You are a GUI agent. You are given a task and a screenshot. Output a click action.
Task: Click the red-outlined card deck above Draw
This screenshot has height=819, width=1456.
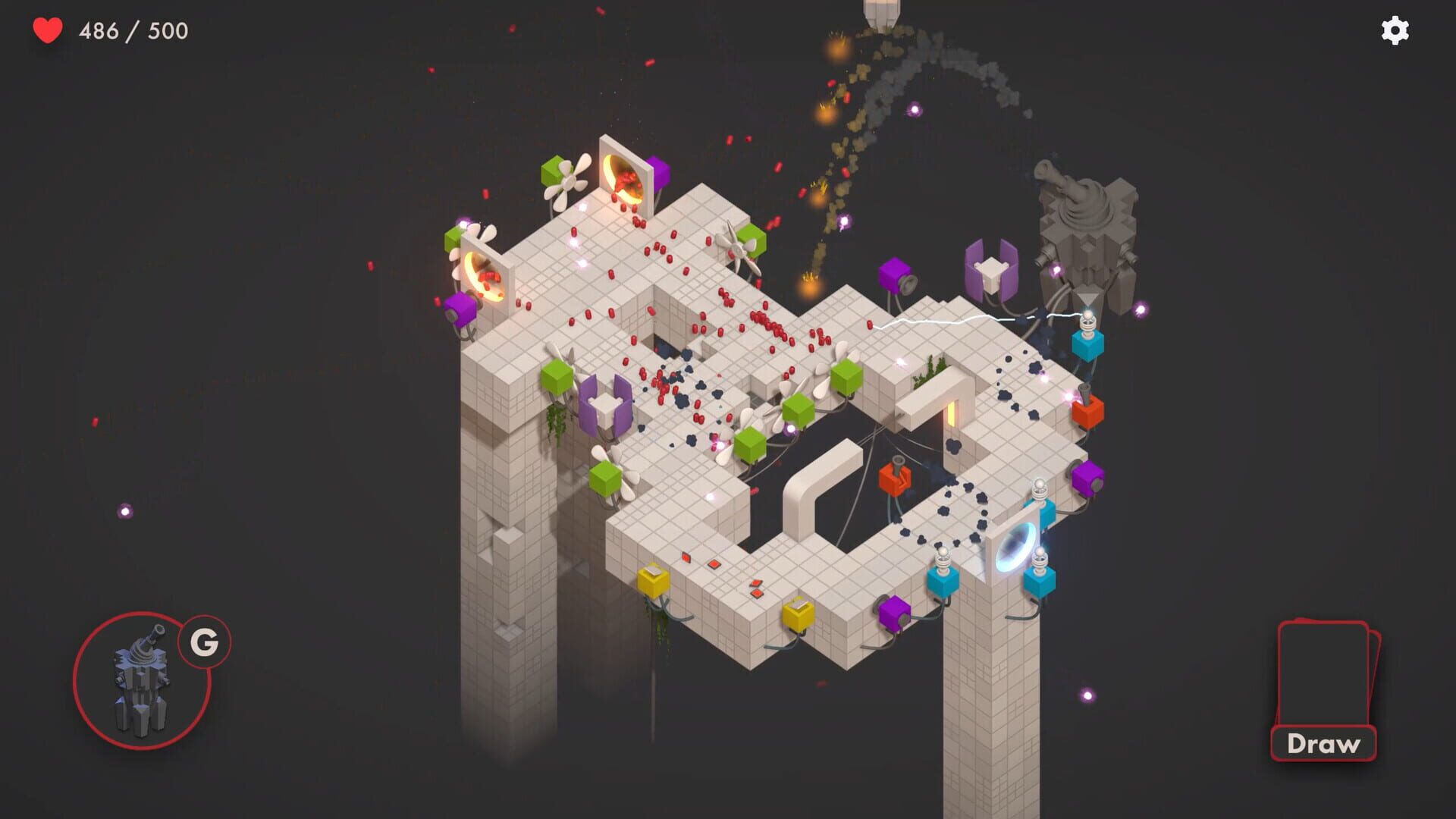(1325, 667)
